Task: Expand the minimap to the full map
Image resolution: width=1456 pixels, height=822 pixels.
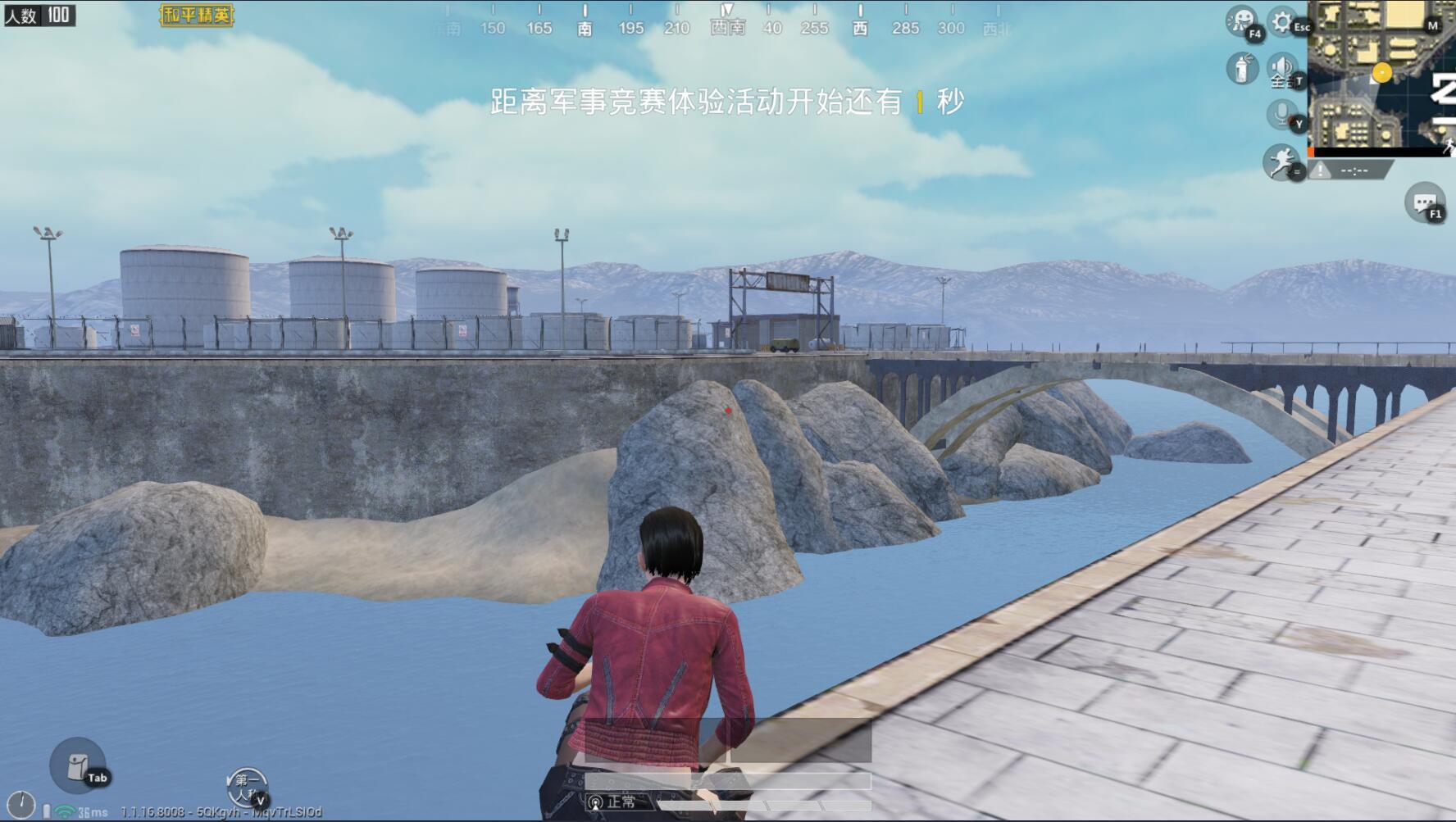Action: (1381, 76)
